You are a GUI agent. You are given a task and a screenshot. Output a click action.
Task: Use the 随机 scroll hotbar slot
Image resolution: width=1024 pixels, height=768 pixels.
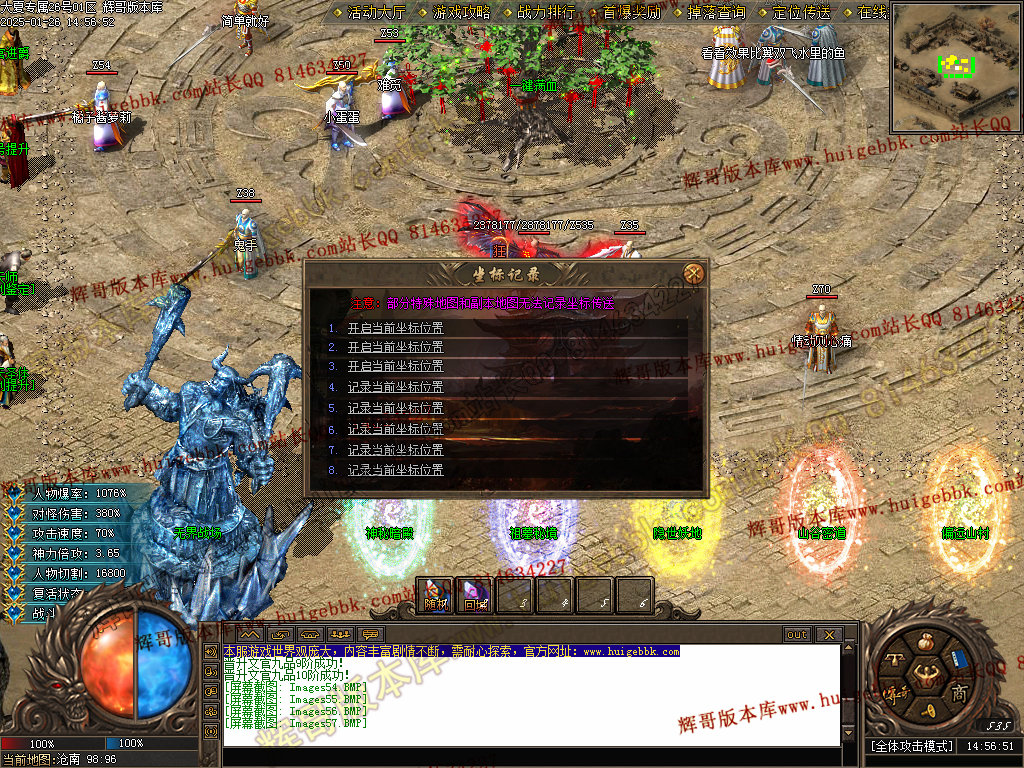pyautogui.click(x=435, y=596)
